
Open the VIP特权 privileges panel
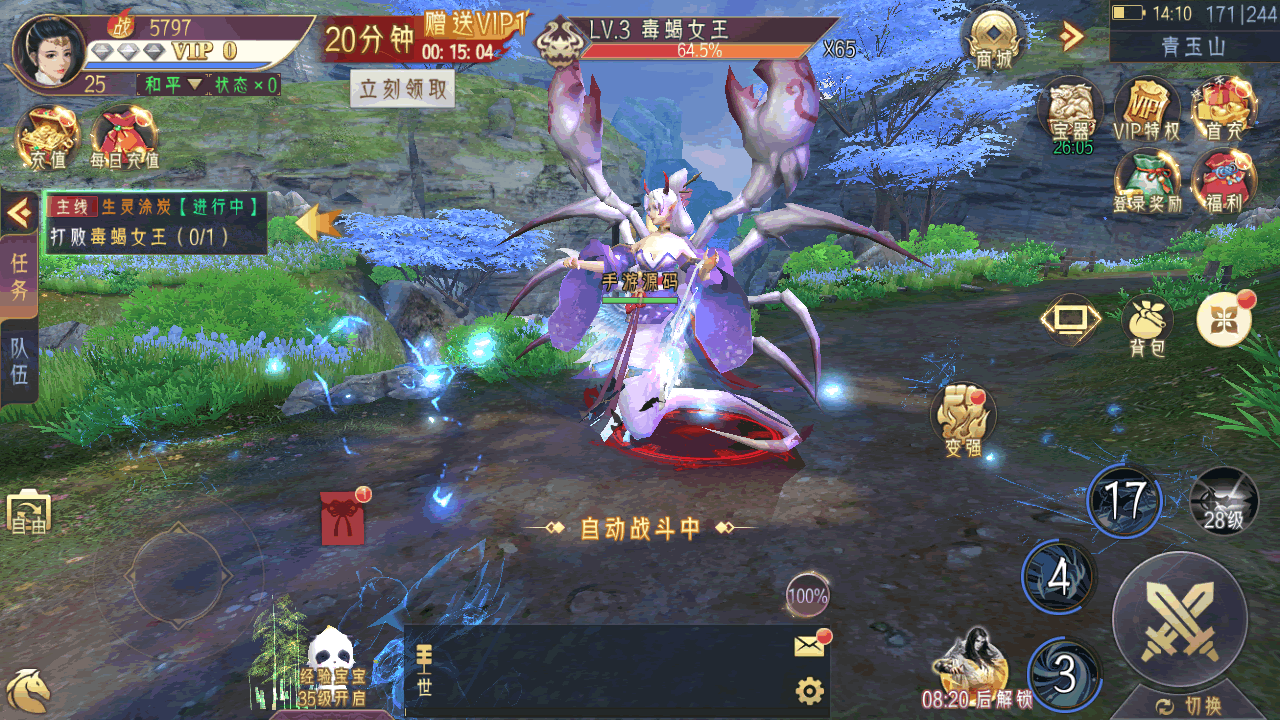1146,108
